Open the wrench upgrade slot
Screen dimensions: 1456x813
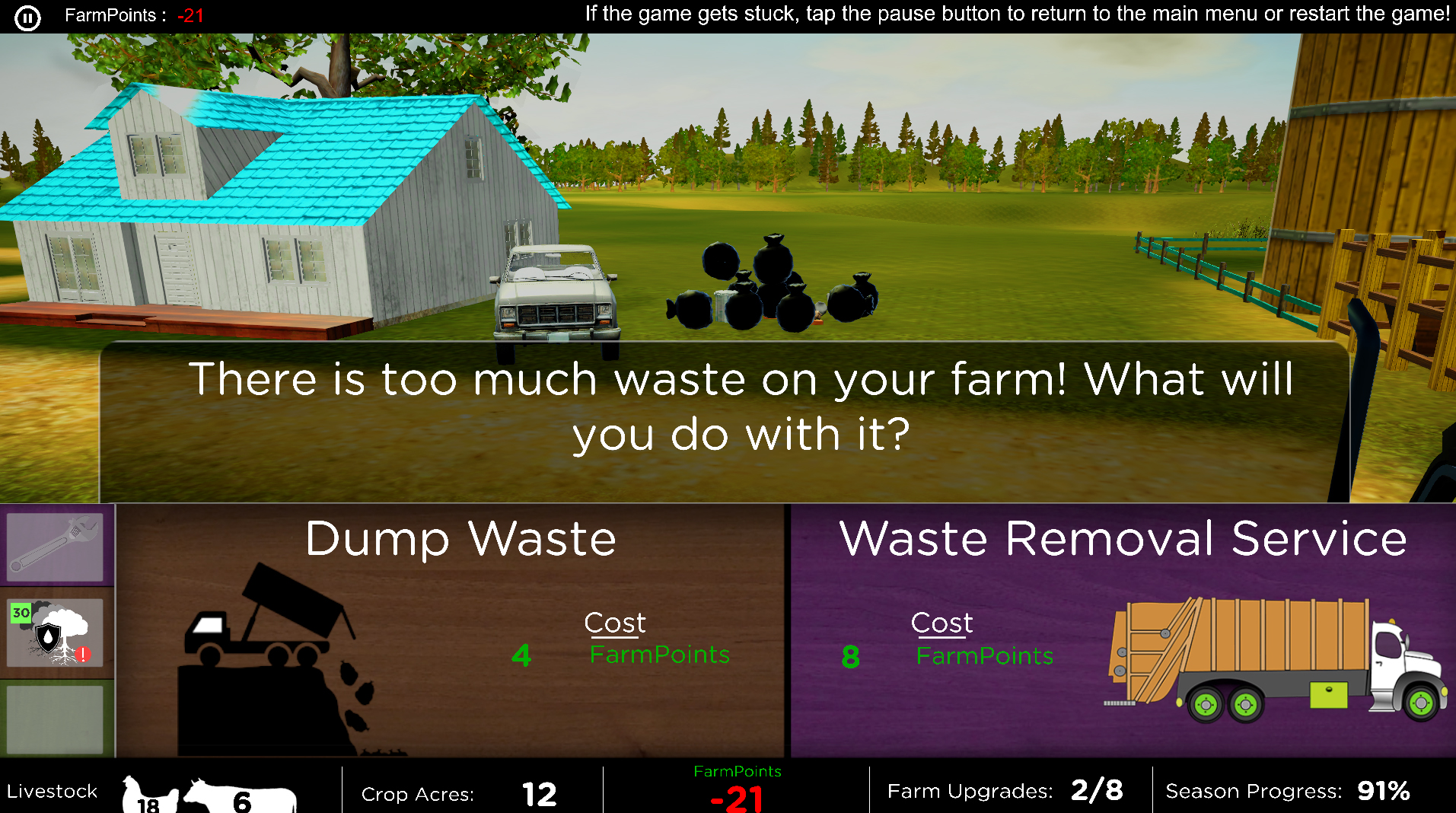[55, 546]
